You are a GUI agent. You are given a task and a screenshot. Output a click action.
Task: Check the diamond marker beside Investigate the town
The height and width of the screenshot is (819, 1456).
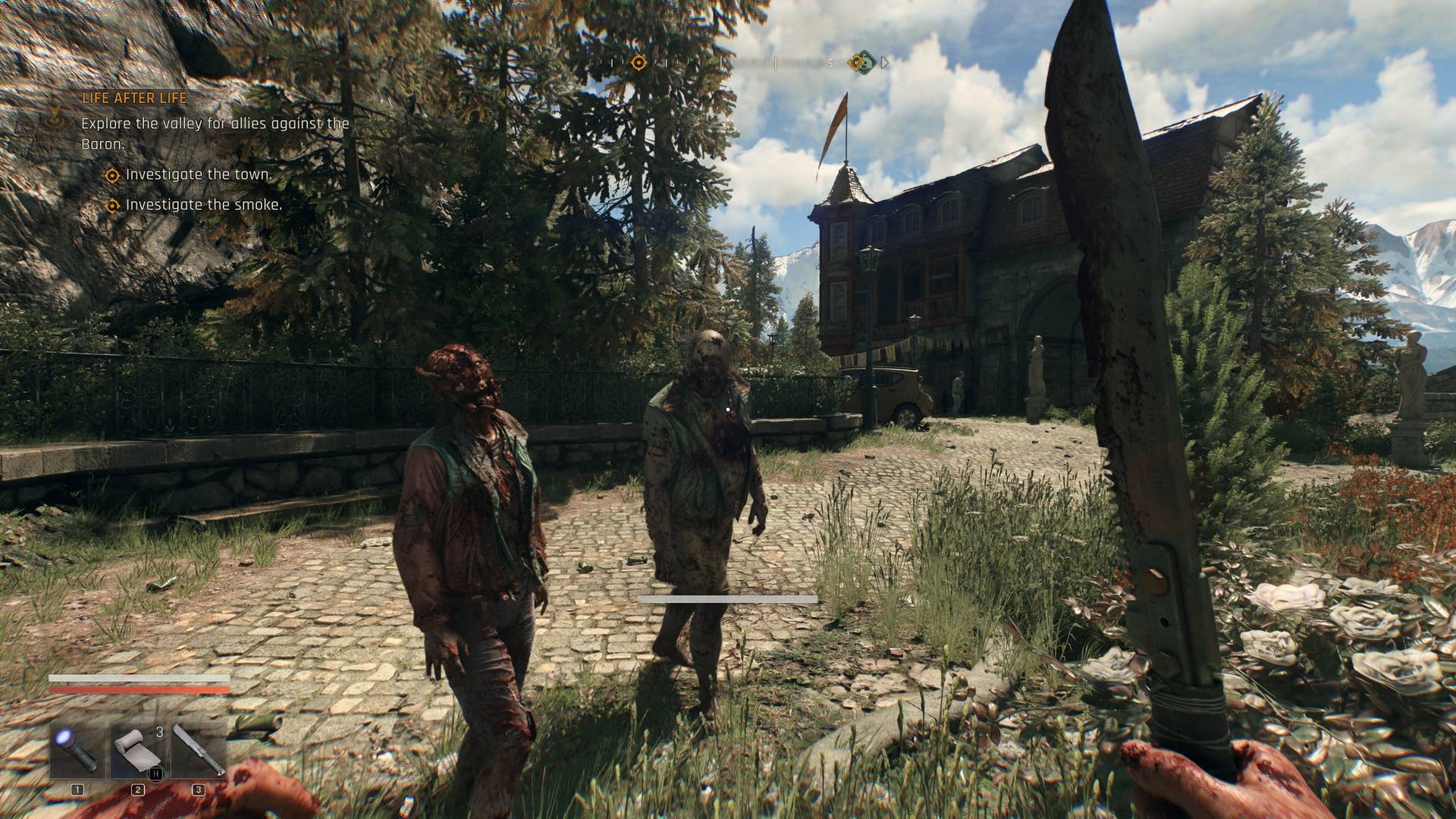click(114, 175)
